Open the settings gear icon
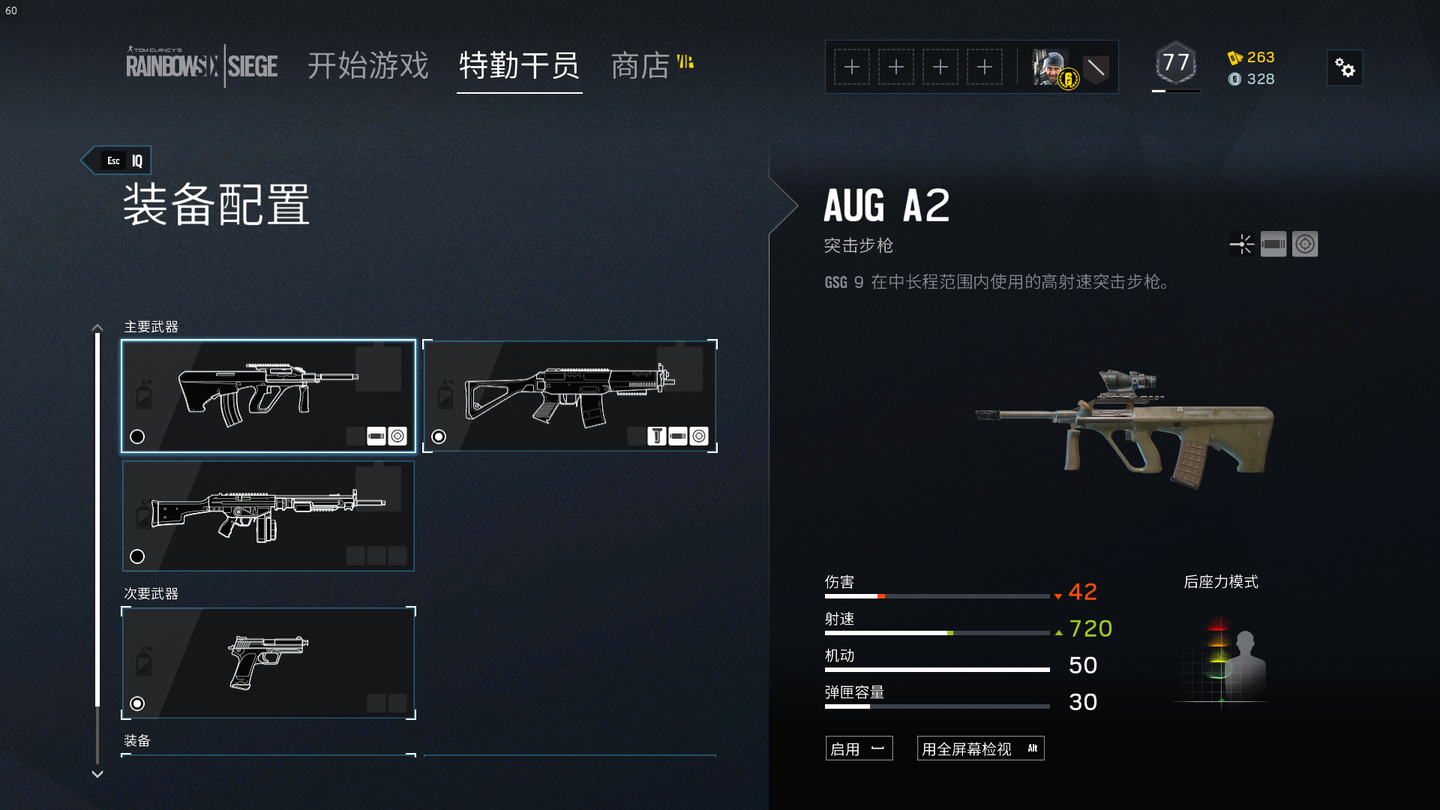 [1344, 68]
